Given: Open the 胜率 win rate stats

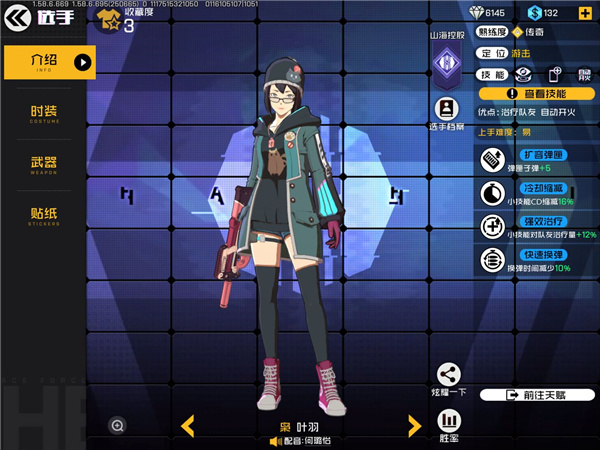Looking at the screenshot, I should click(449, 423).
